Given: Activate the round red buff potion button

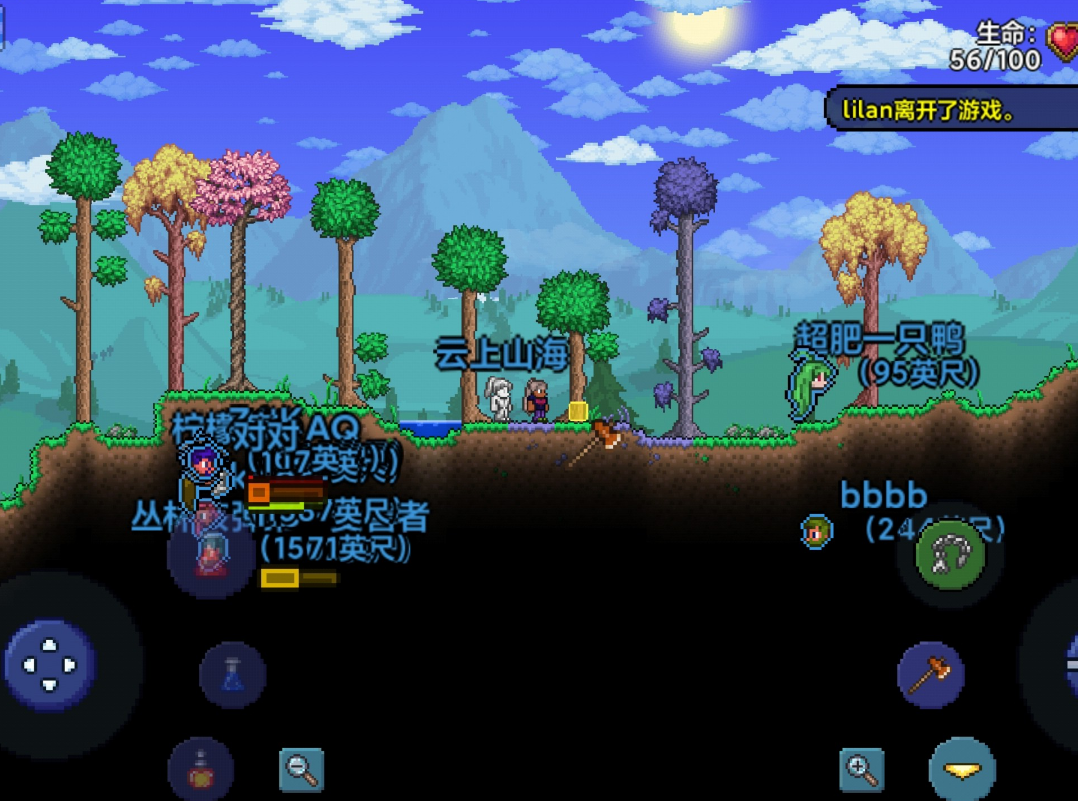Looking at the screenshot, I should tap(201, 768).
